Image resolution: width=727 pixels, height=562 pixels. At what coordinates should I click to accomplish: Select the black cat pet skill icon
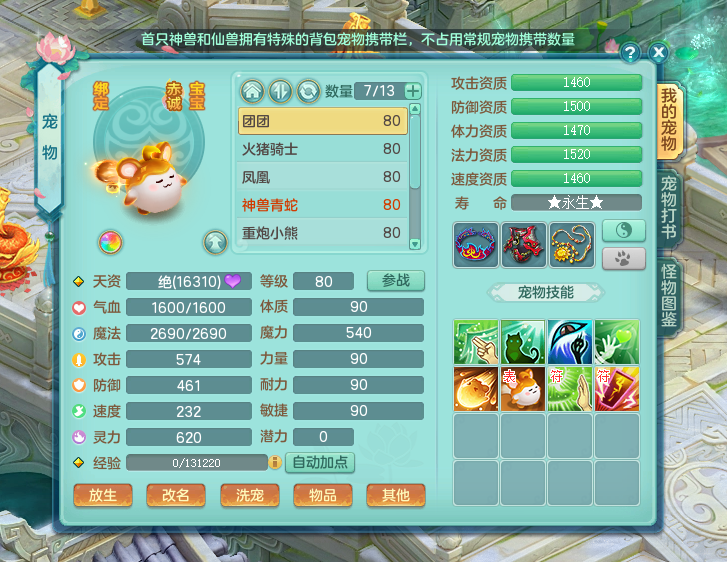coord(523,341)
